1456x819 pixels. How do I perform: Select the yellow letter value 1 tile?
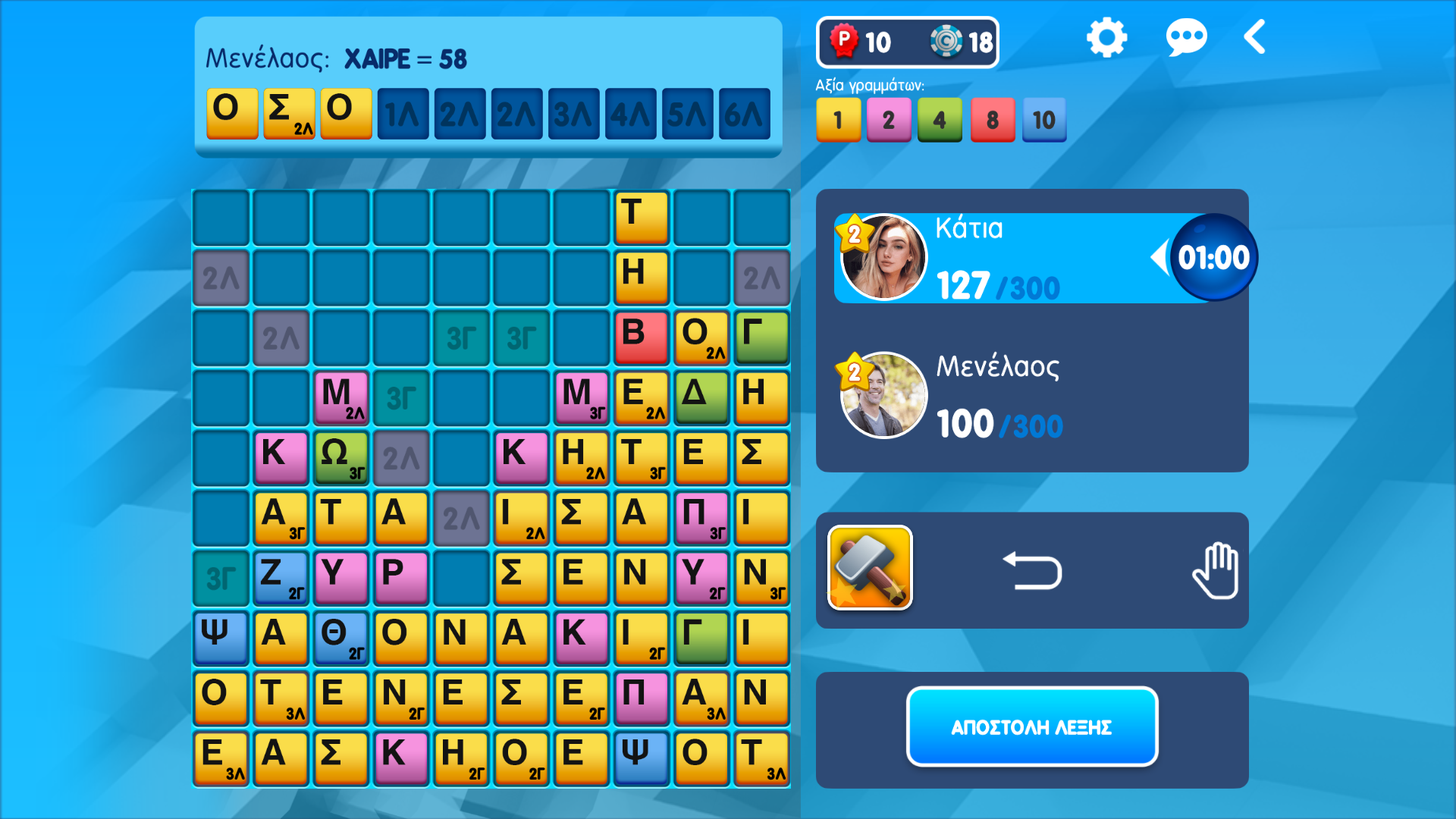(x=838, y=120)
